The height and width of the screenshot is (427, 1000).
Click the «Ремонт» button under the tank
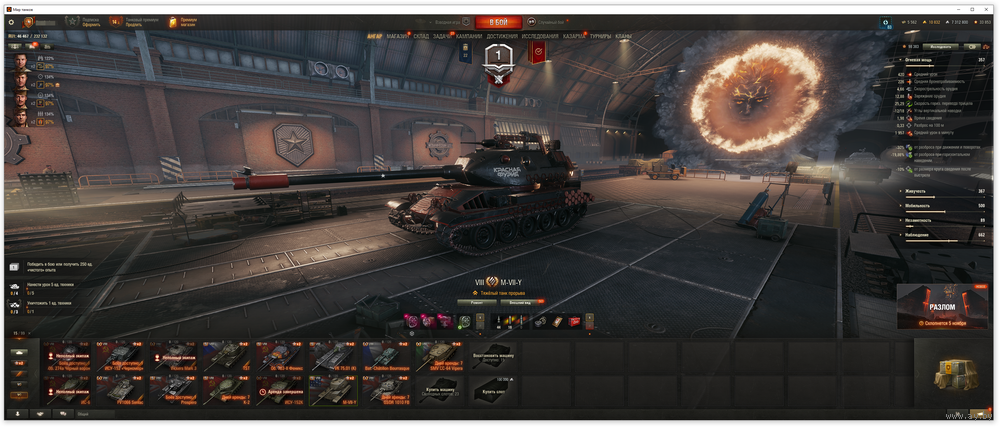[475, 301]
